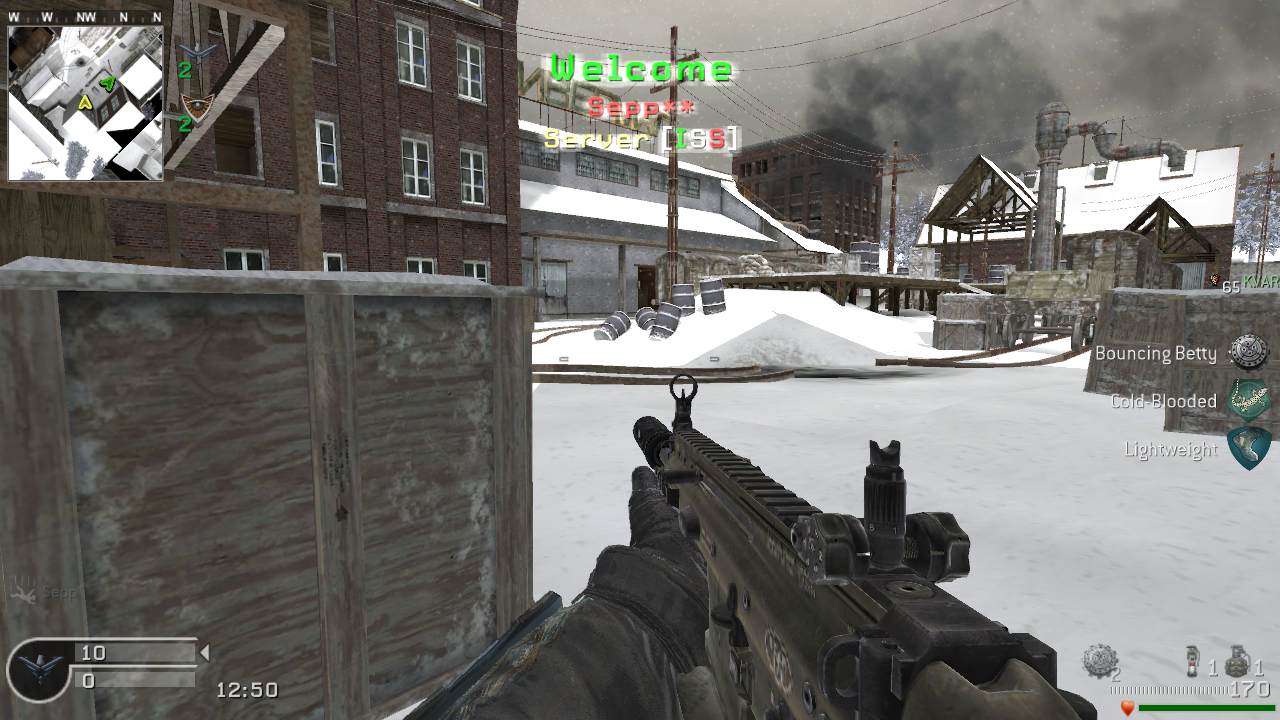Viewport: 1280px width, 720px height.
Task: Choose the Cold-Blooded perk icon
Action: tap(1248, 400)
